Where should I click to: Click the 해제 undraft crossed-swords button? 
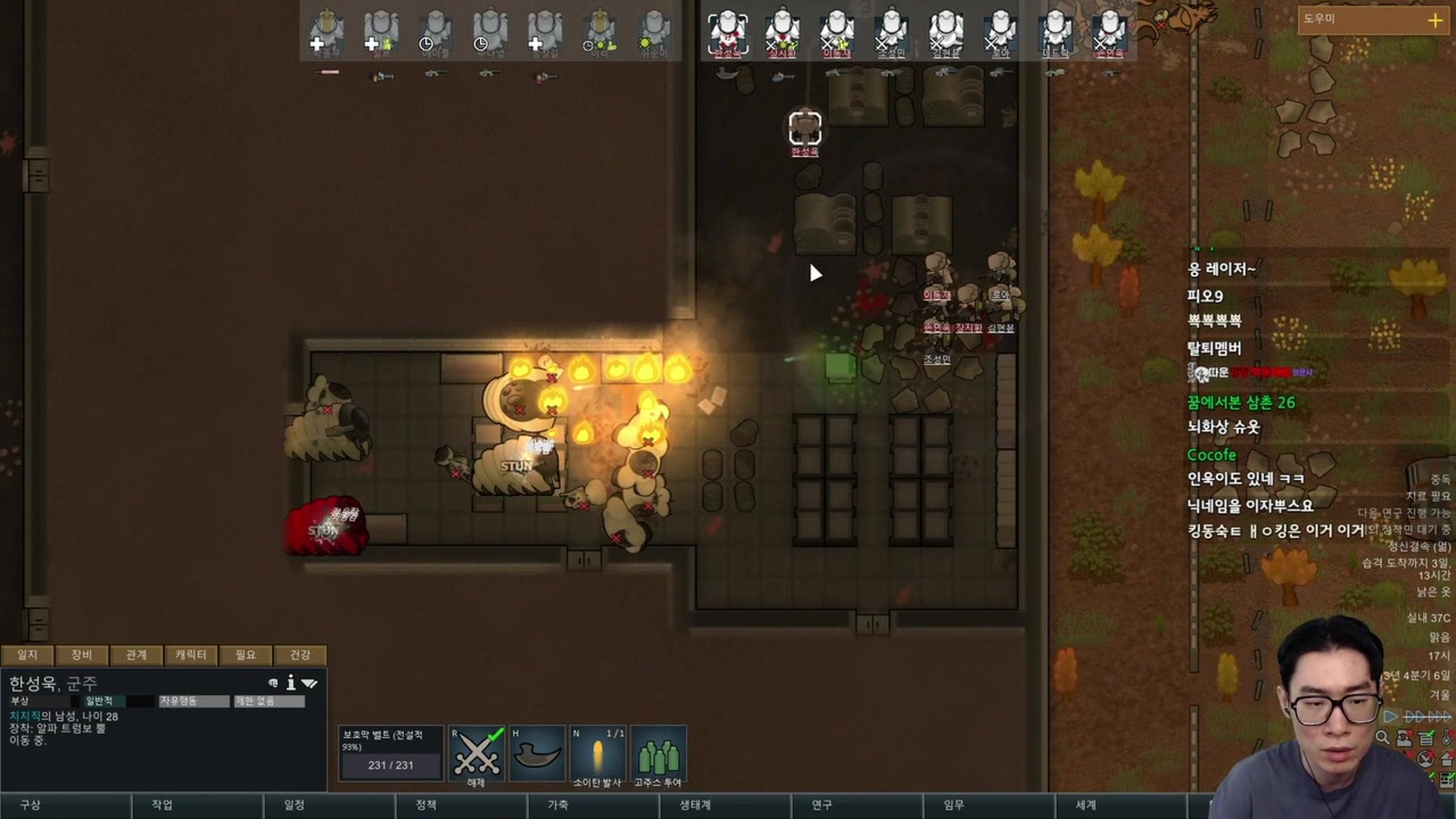[x=477, y=753]
